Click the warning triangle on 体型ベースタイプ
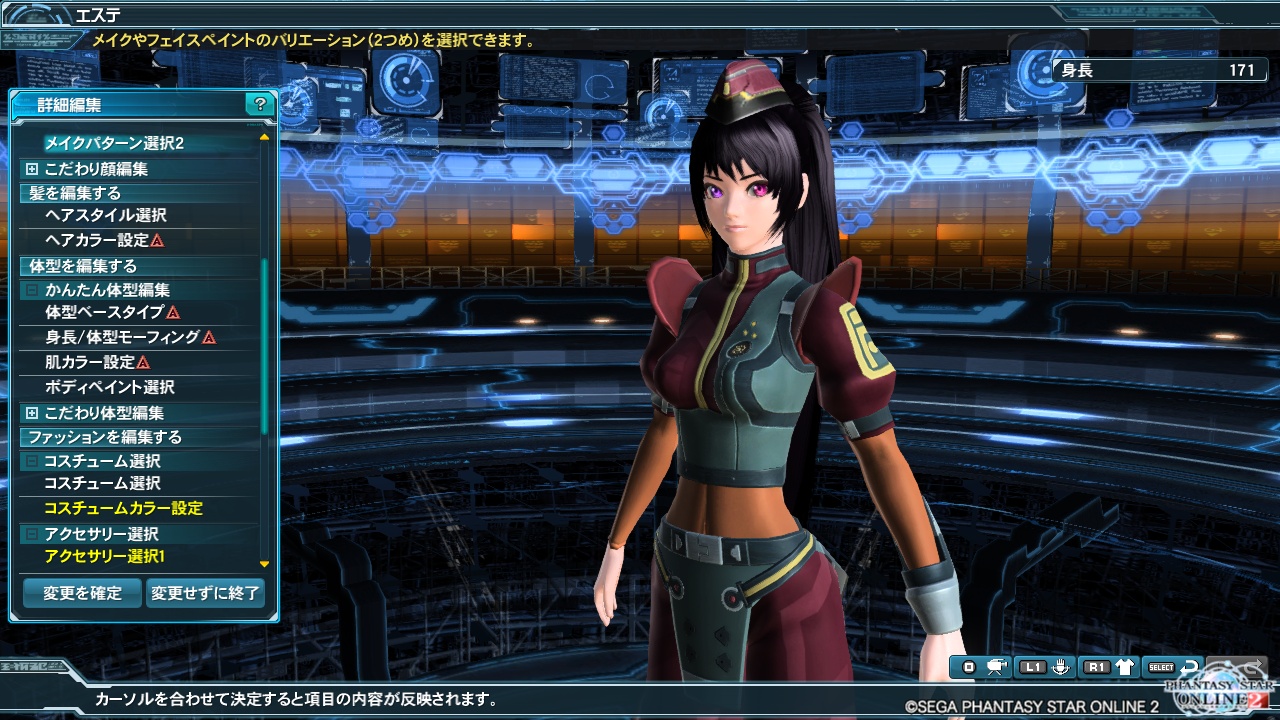Viewport: 1280px width, 720px height. [x=172, y=314]
